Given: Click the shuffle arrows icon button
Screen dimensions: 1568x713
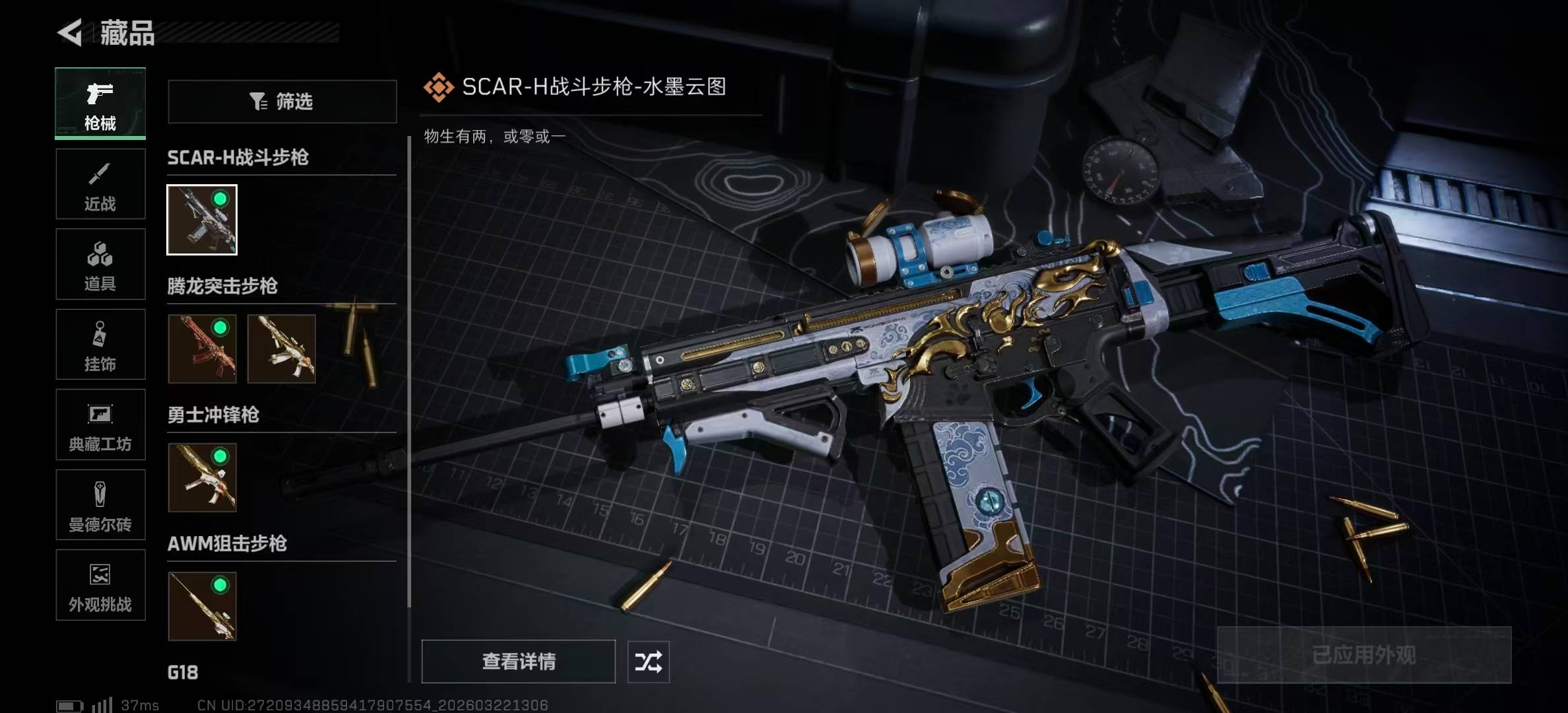Looking at the screenshot, I should (648, 662).
